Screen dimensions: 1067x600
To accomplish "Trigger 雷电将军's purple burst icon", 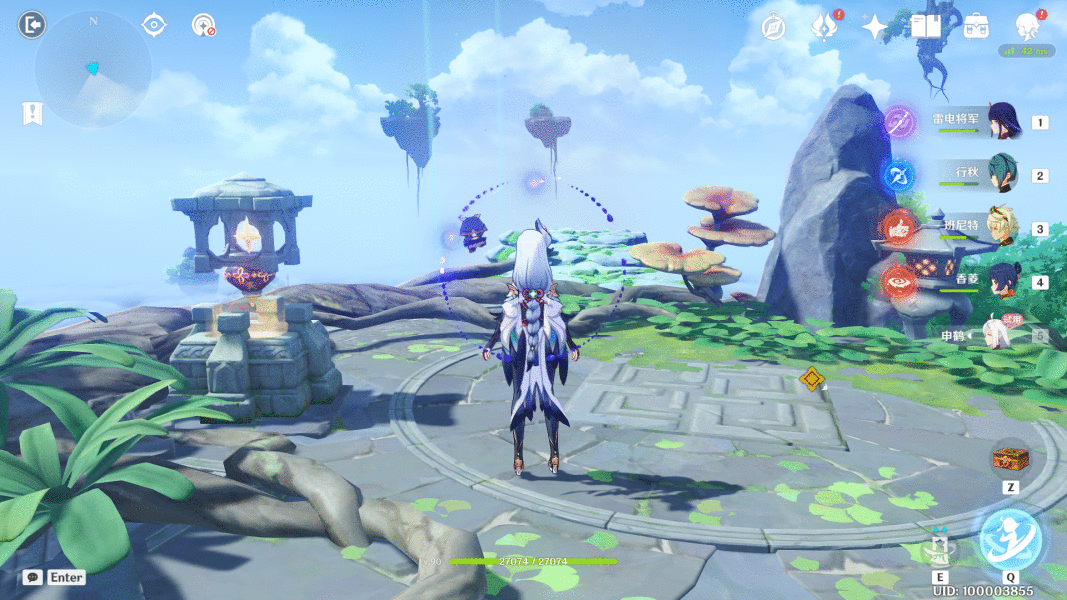I will coord(899,123).
